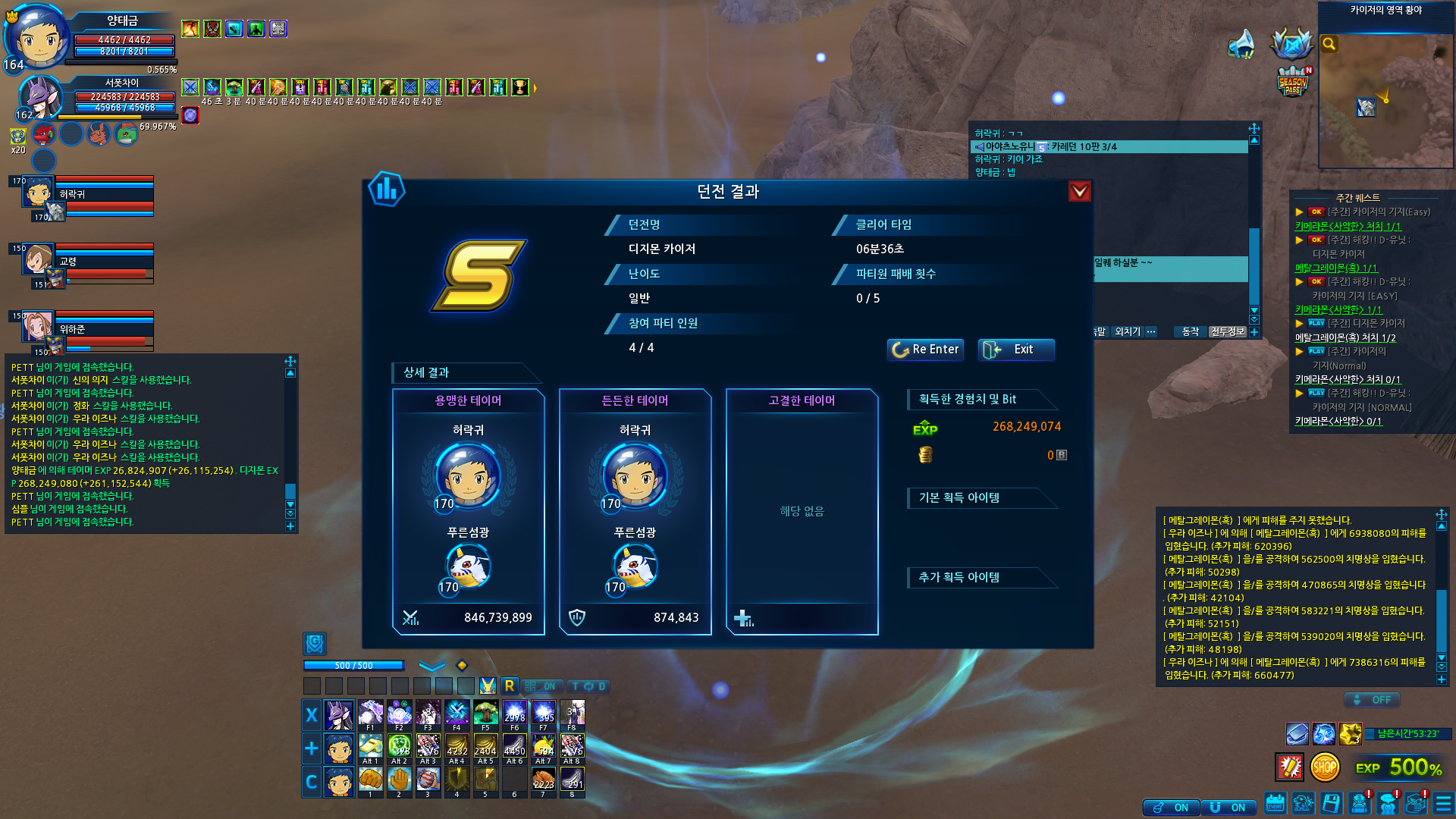Viewport: 1456px width, 819px height.
Task: Activate the fist skill in slot 1
Action: click(370, 780)
